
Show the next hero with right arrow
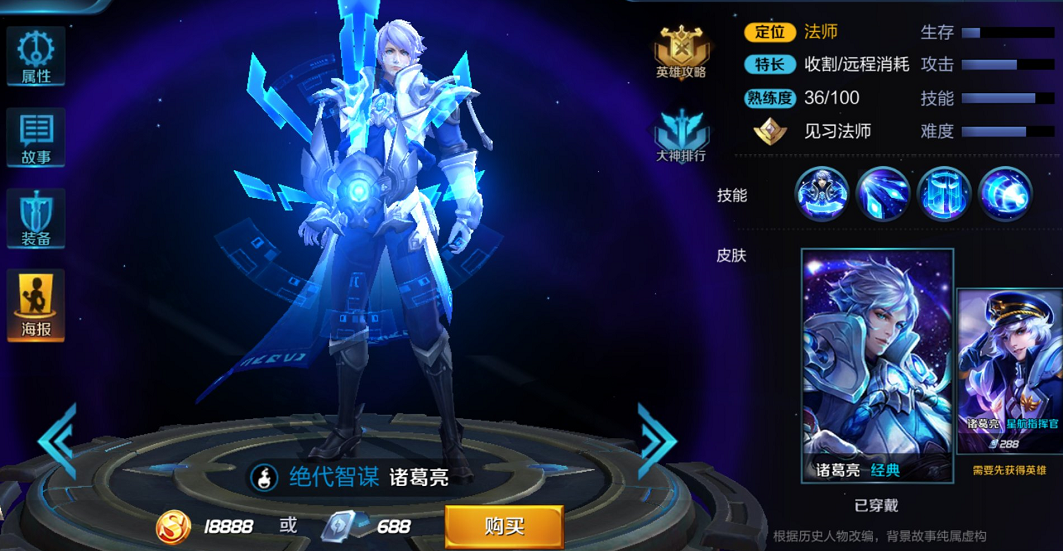coord(657,439)
